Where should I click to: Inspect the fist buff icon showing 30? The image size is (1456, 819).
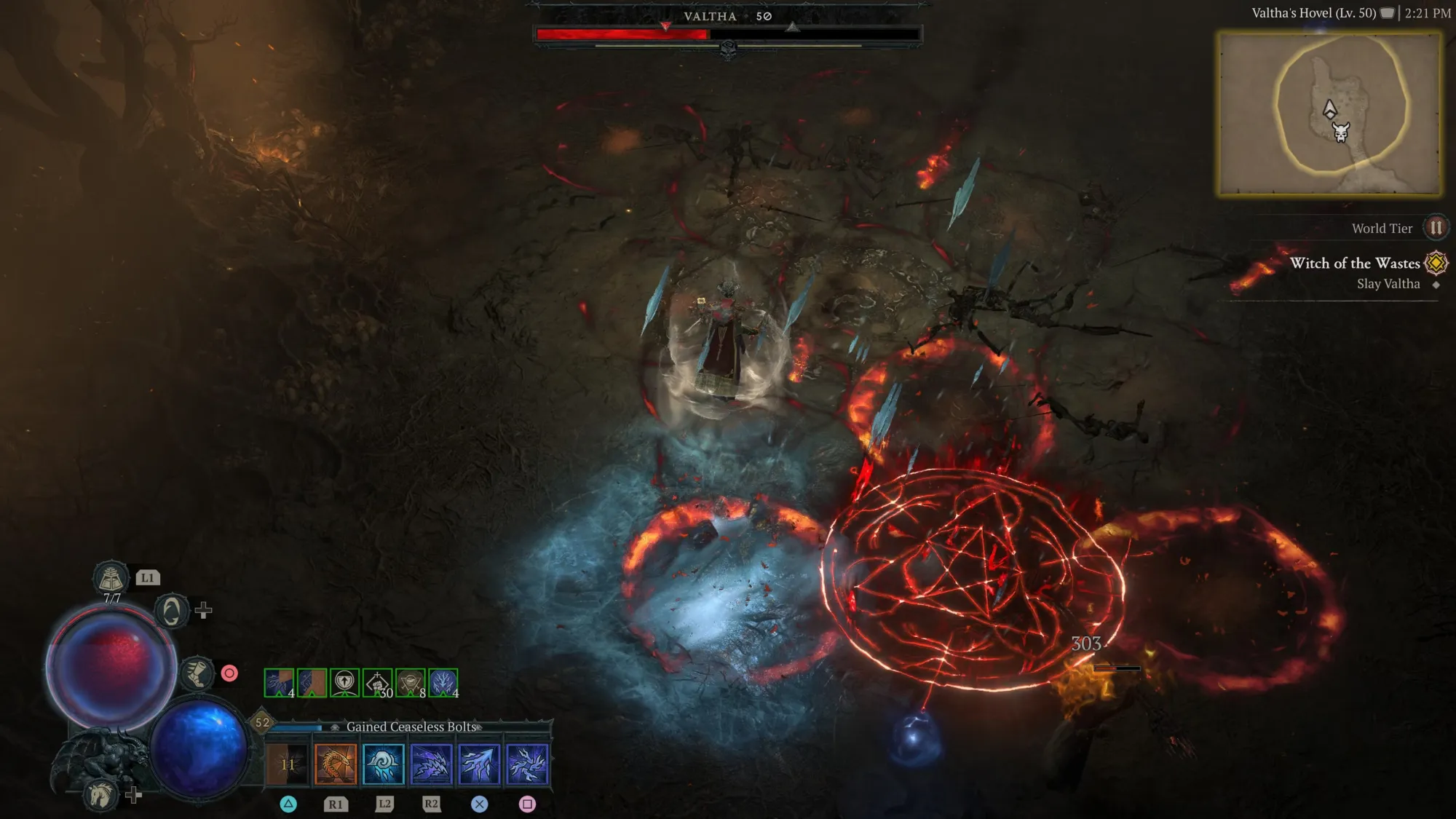click(x=378, y=683)
